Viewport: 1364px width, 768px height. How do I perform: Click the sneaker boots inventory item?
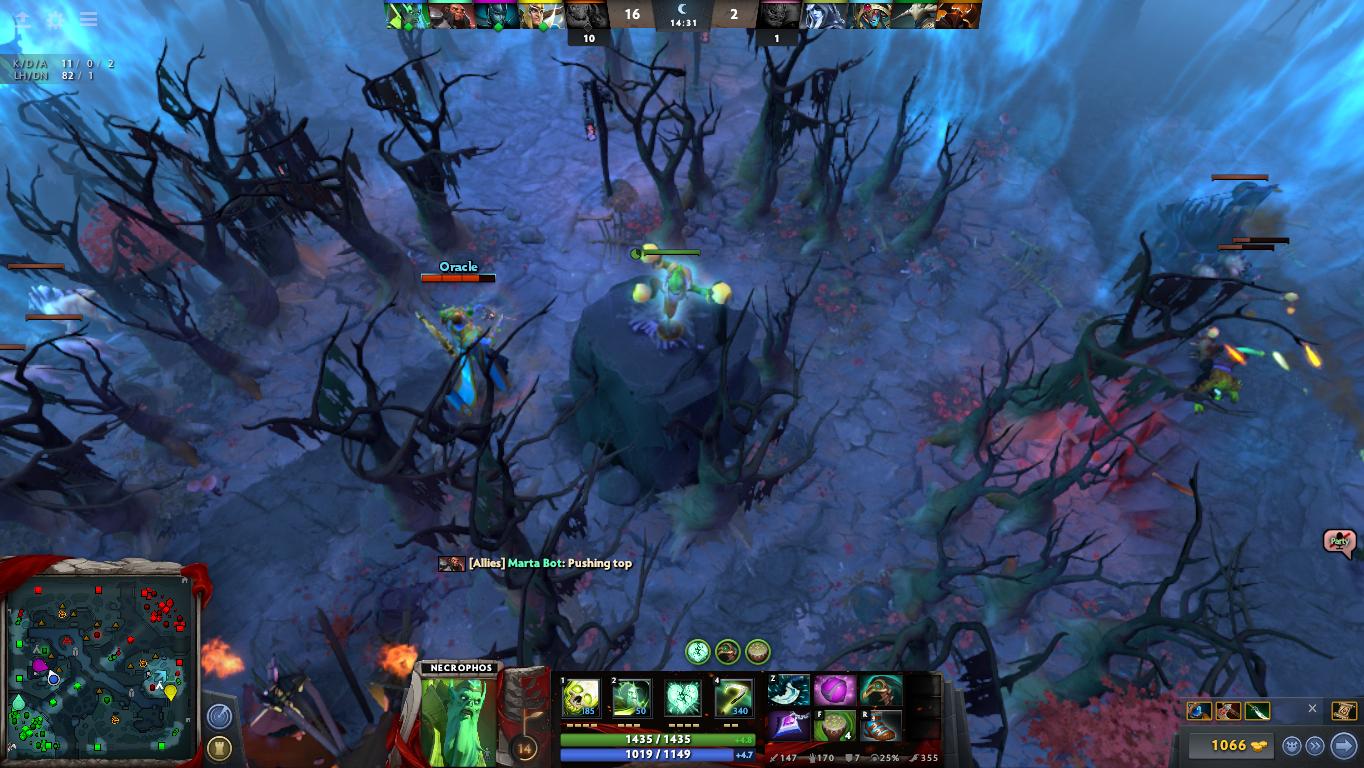[x=880, y=726]
